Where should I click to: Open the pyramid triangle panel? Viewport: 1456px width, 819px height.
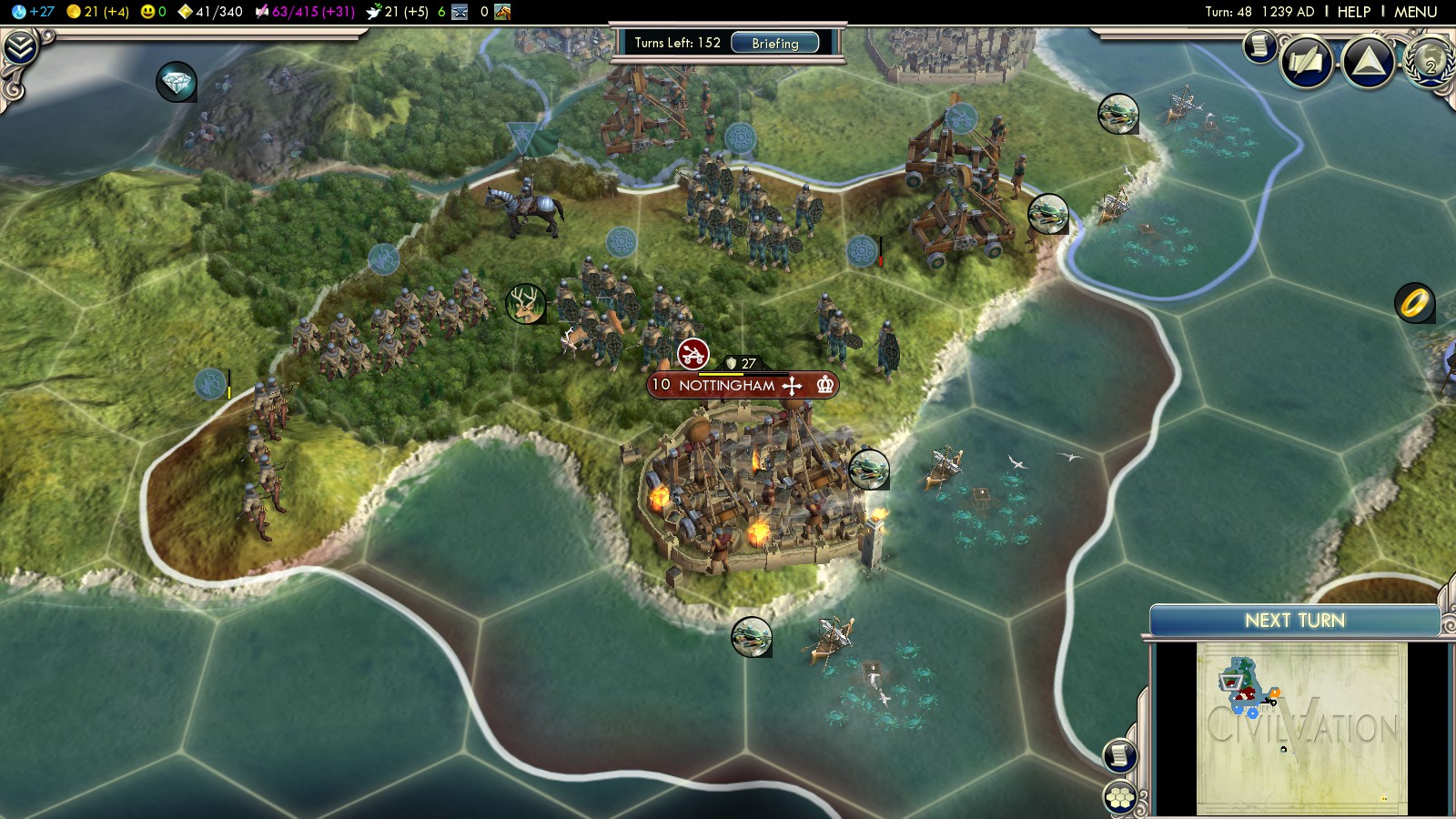[x=1368, y=62]
